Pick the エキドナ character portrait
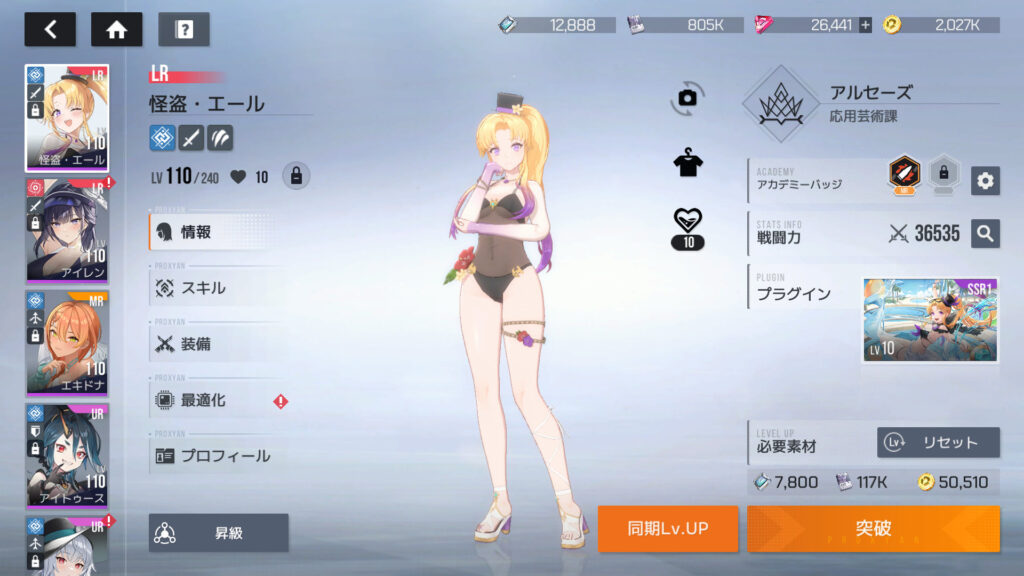1024x576 pixels. point(67,343)
